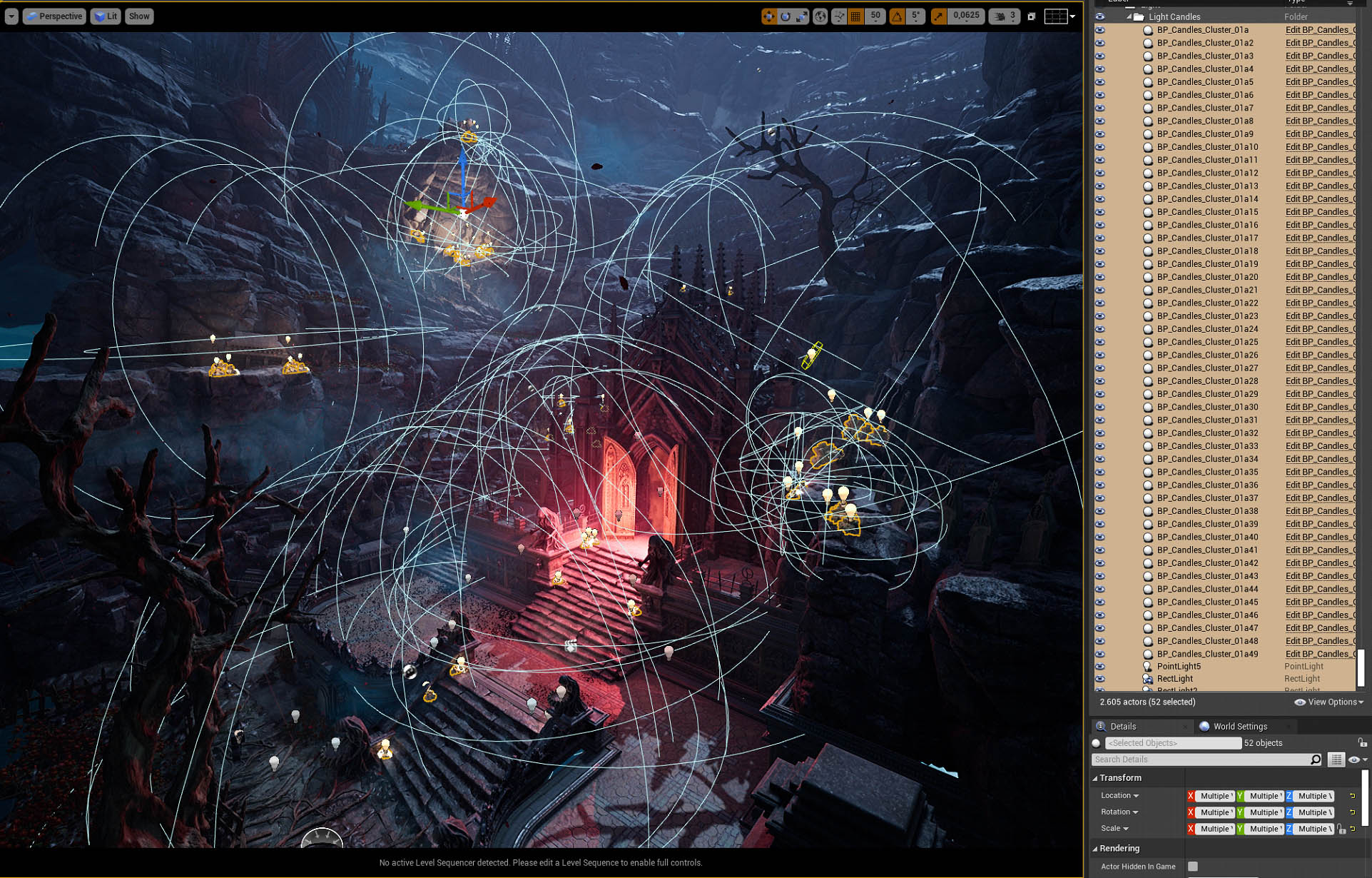Maximize or restore the viewport

(1032, 16)
